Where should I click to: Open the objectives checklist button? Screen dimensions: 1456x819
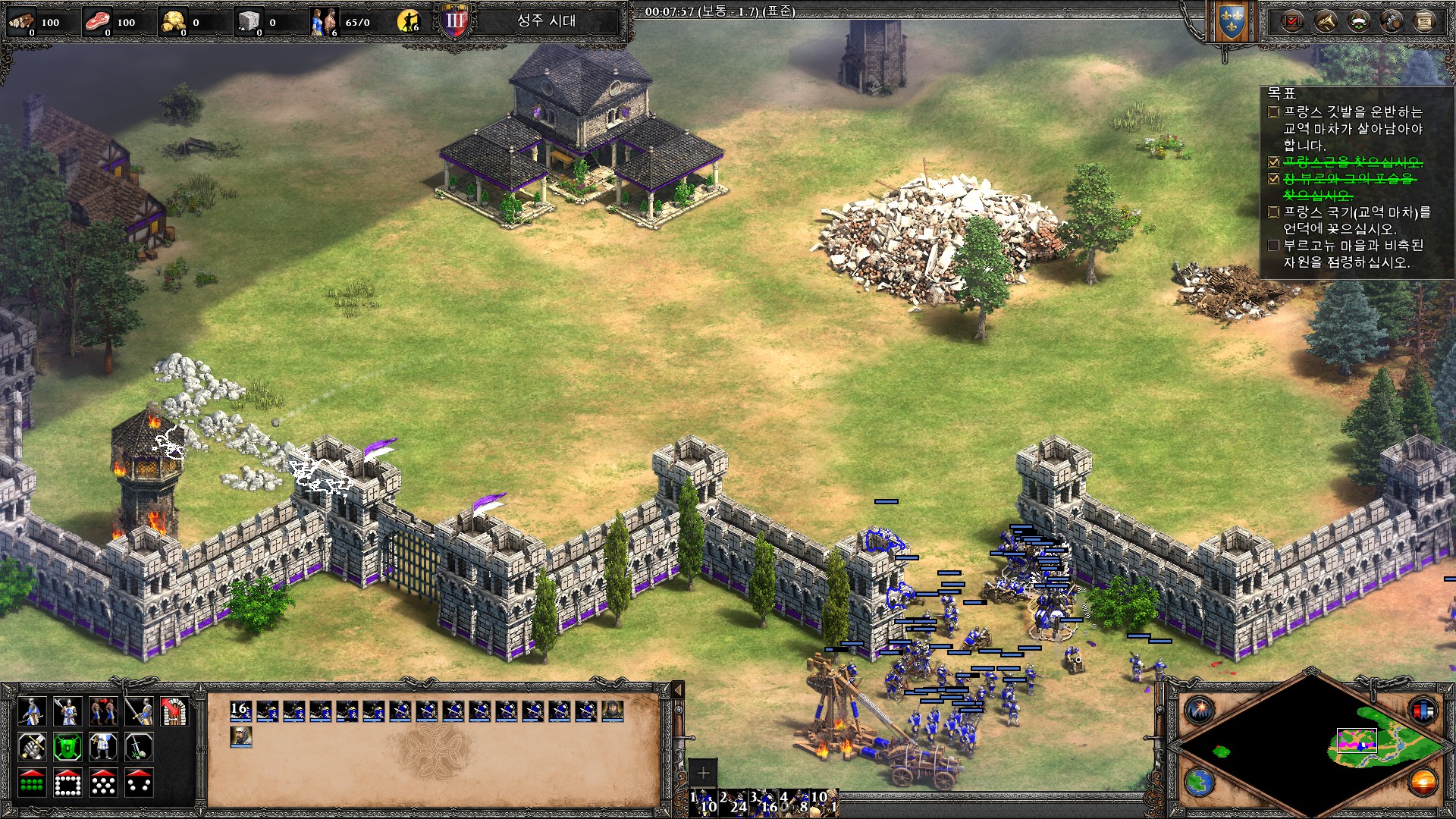tap(1291, 22)
